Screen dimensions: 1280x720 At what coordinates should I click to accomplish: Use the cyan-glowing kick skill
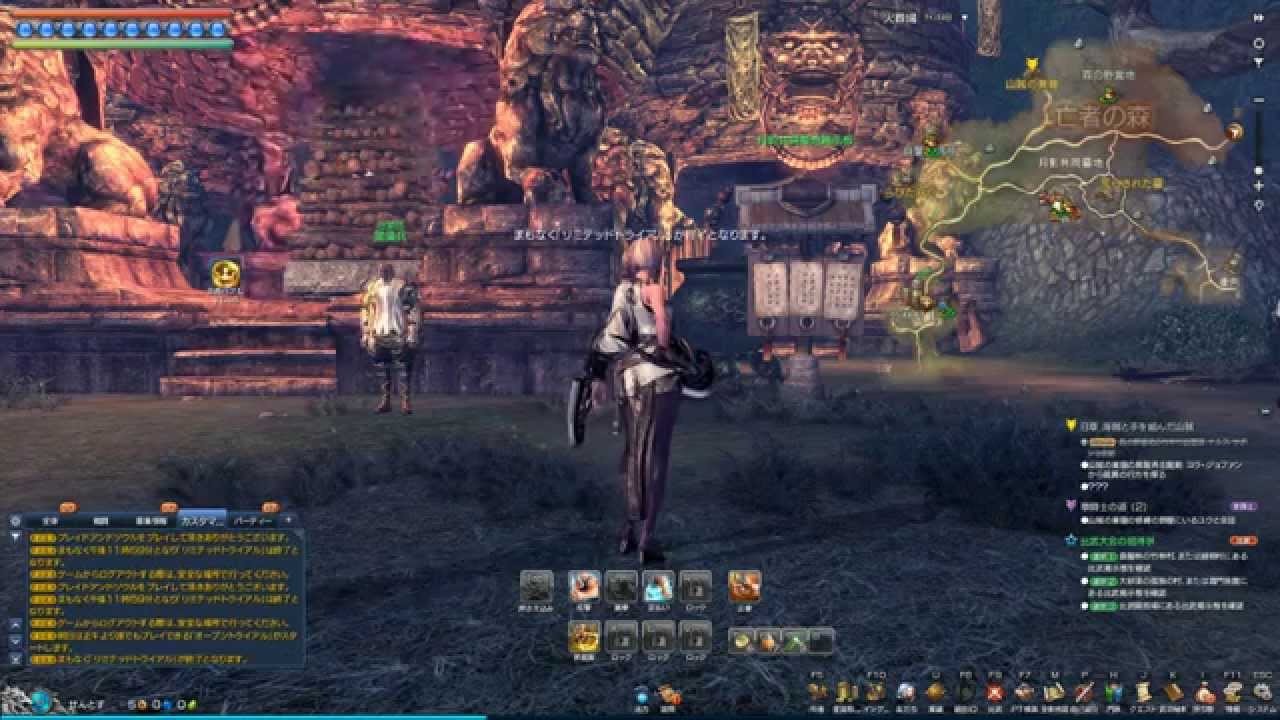tap(658, 586)
